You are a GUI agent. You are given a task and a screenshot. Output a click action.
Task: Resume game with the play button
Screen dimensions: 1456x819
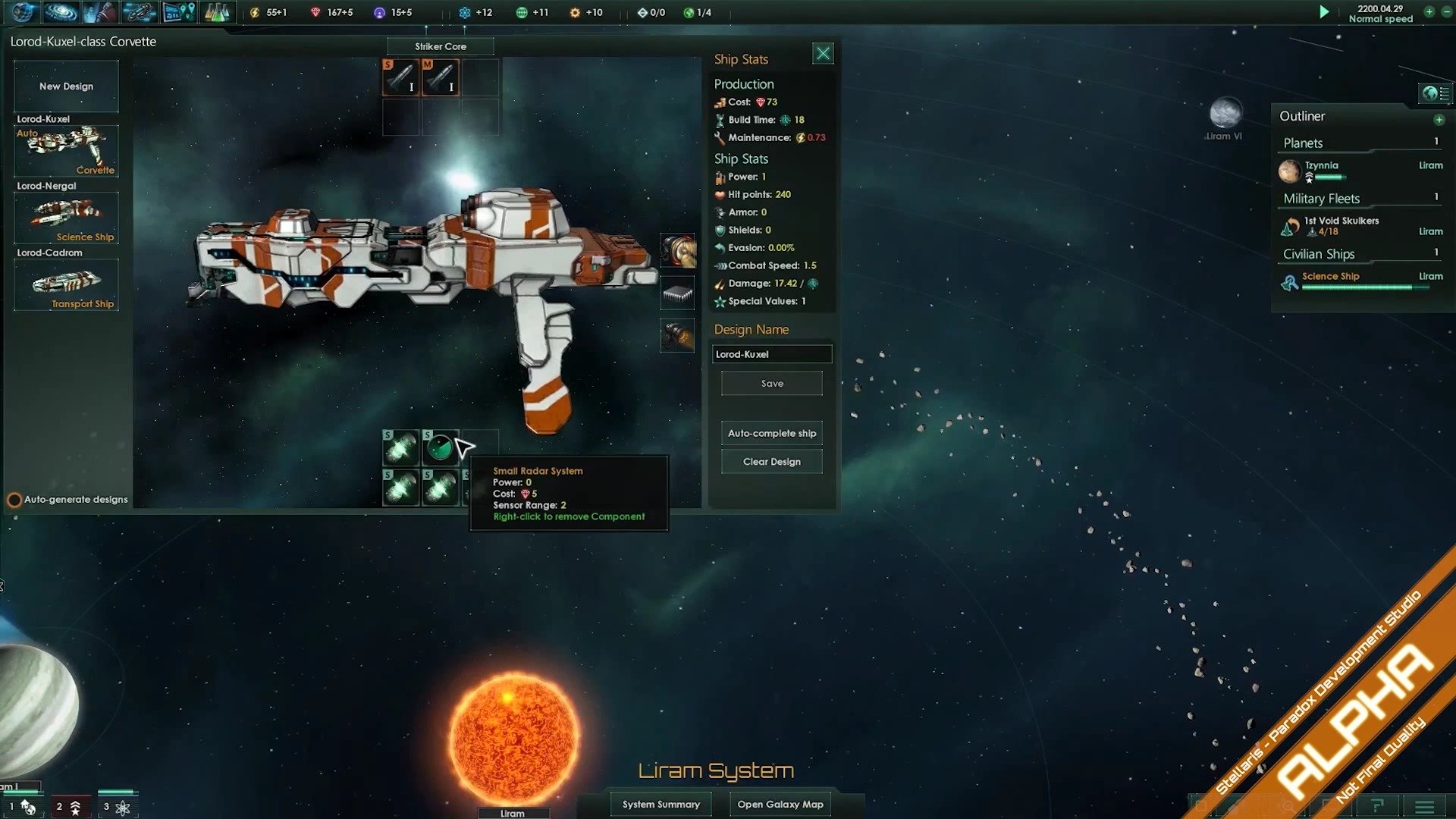click(1324, 12)
